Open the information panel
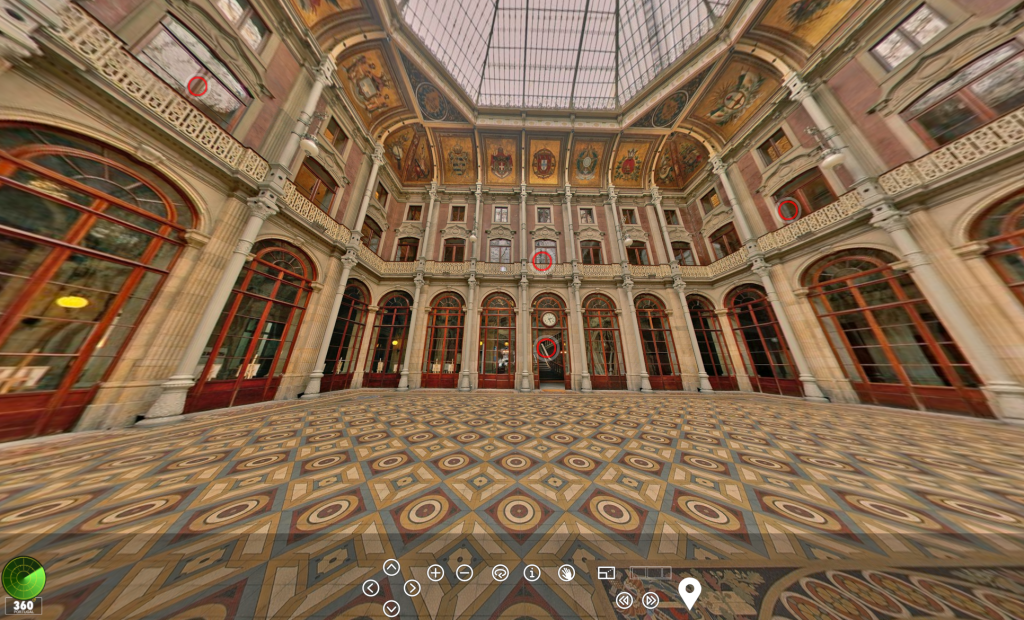 532,573
